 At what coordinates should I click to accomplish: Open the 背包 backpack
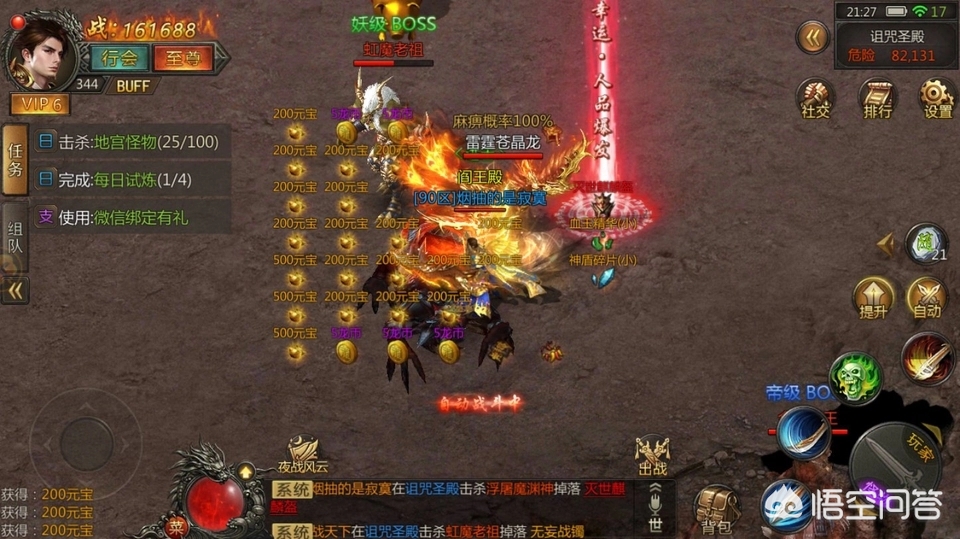coord(716,509)
